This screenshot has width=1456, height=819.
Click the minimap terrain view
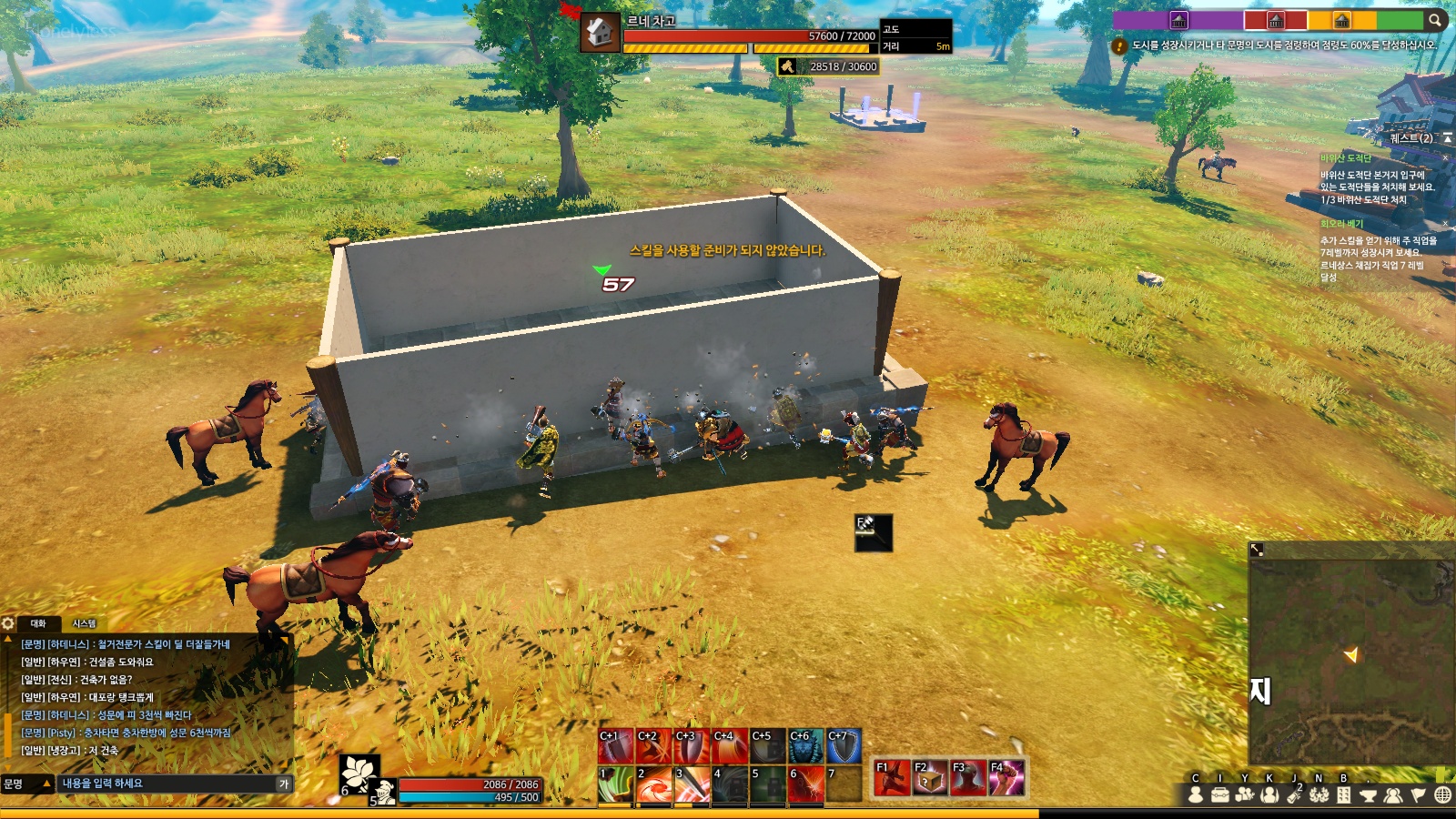point(1351,655)
